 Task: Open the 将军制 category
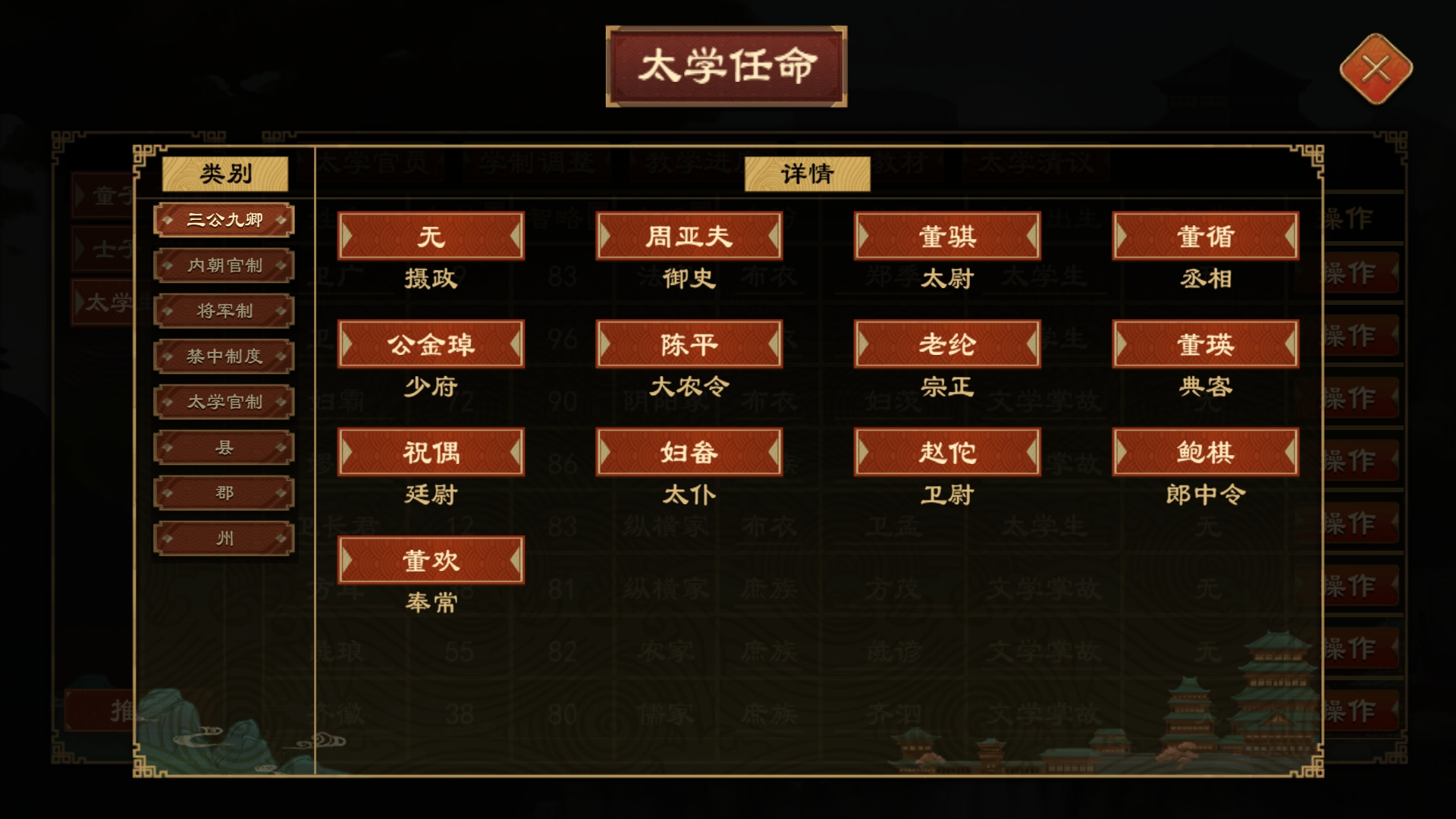pyautogui.click(x=224, y=310)
